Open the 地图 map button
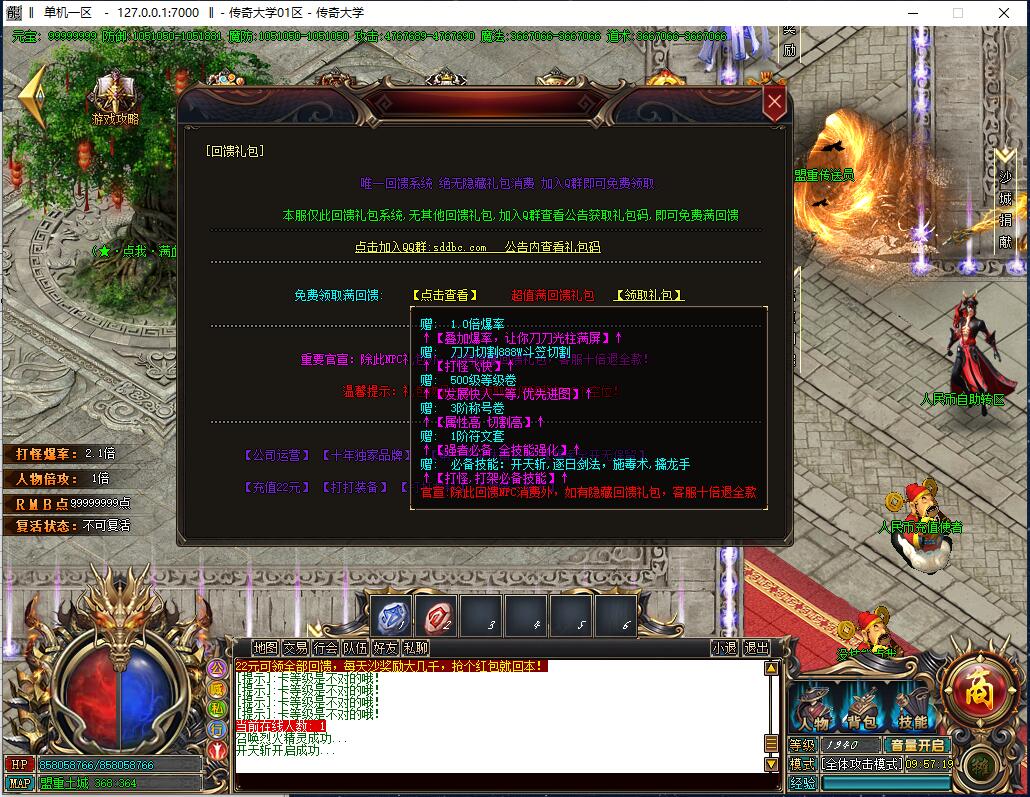Image resolution: width=1030 pixels, height=797 pixels. point(265,648)
